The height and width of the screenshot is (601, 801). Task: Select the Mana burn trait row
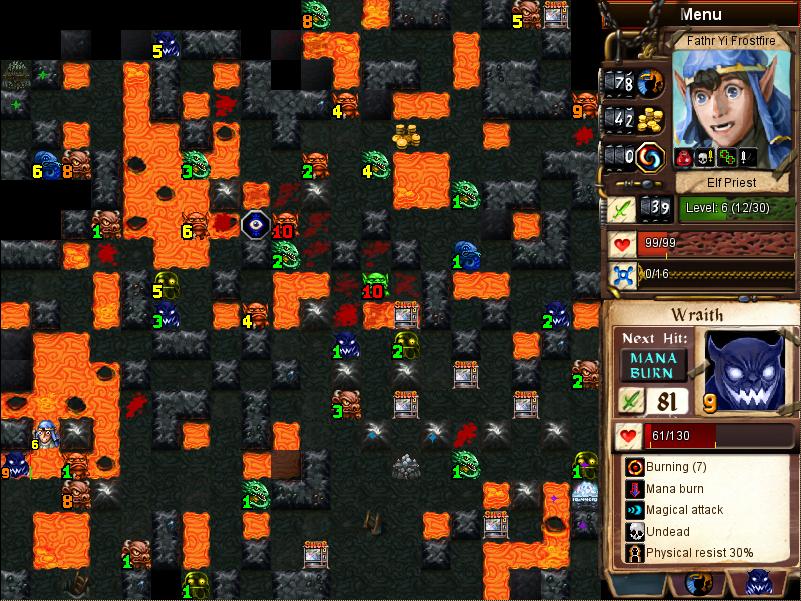click(x=700, y=489)
